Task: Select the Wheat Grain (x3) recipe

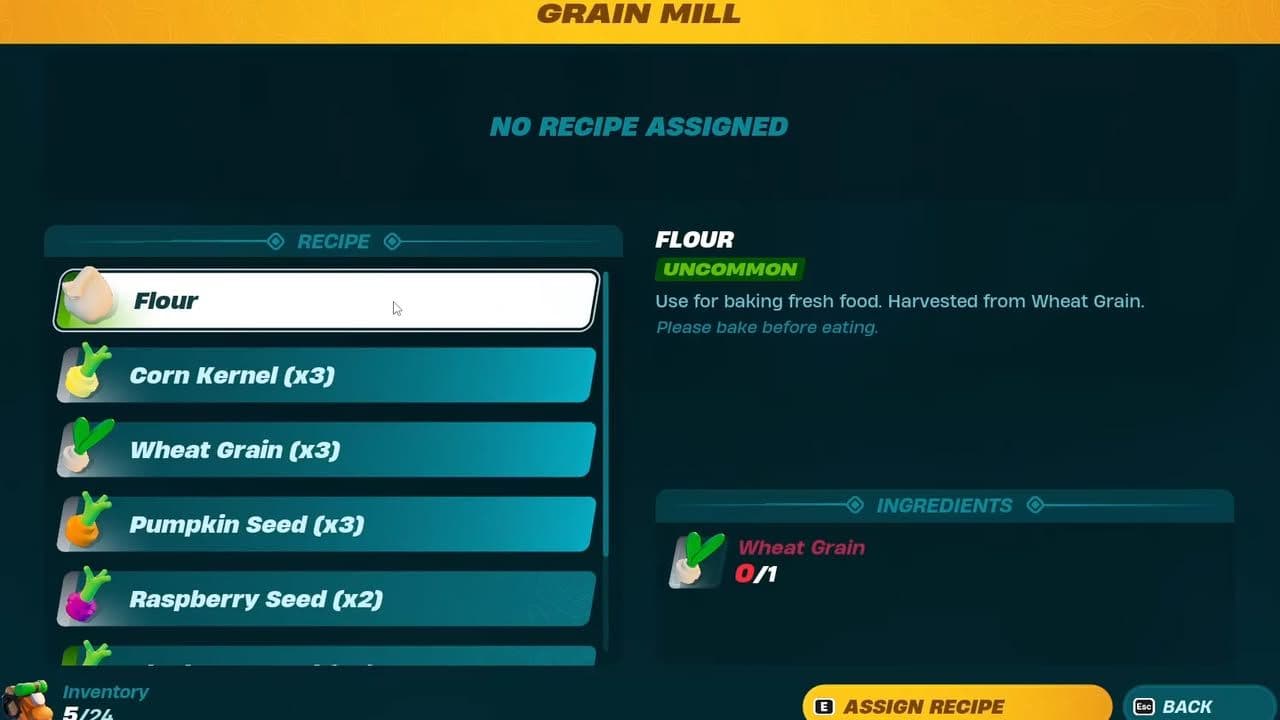Action: pos(320,449)
